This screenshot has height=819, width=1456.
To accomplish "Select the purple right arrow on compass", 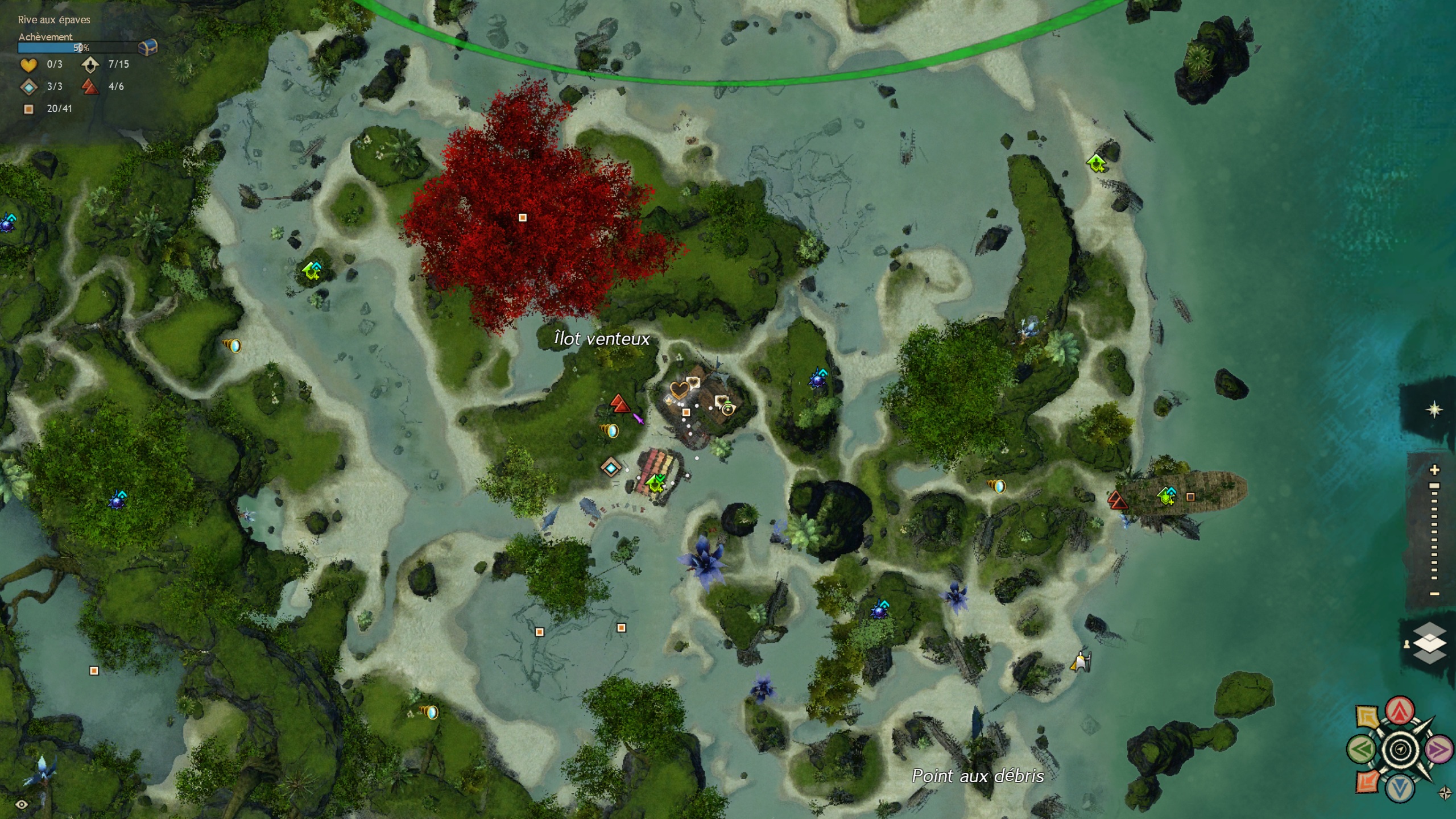I will [1438, 750].
